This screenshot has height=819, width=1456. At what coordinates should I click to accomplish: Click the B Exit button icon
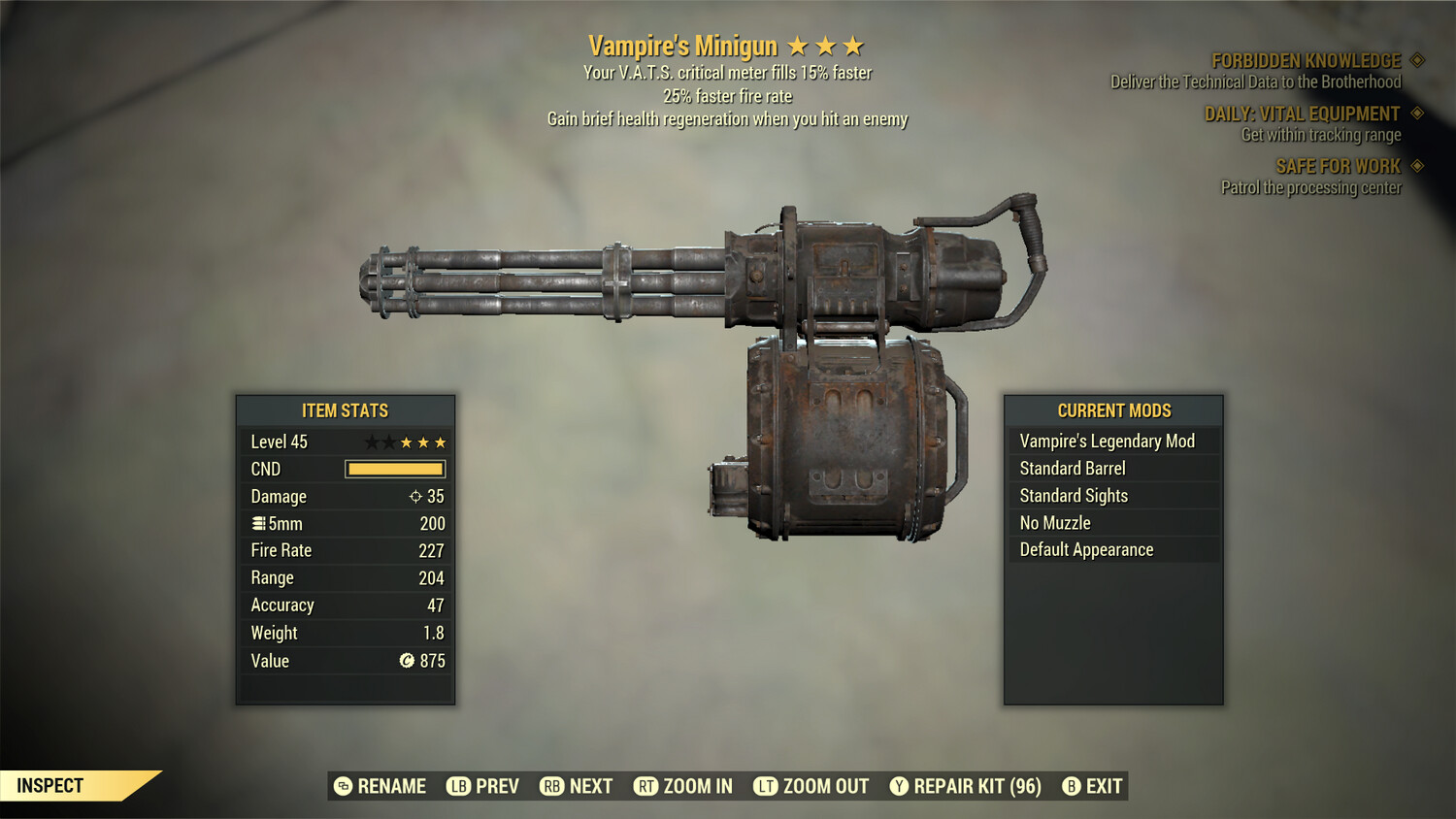point(1072,786)
